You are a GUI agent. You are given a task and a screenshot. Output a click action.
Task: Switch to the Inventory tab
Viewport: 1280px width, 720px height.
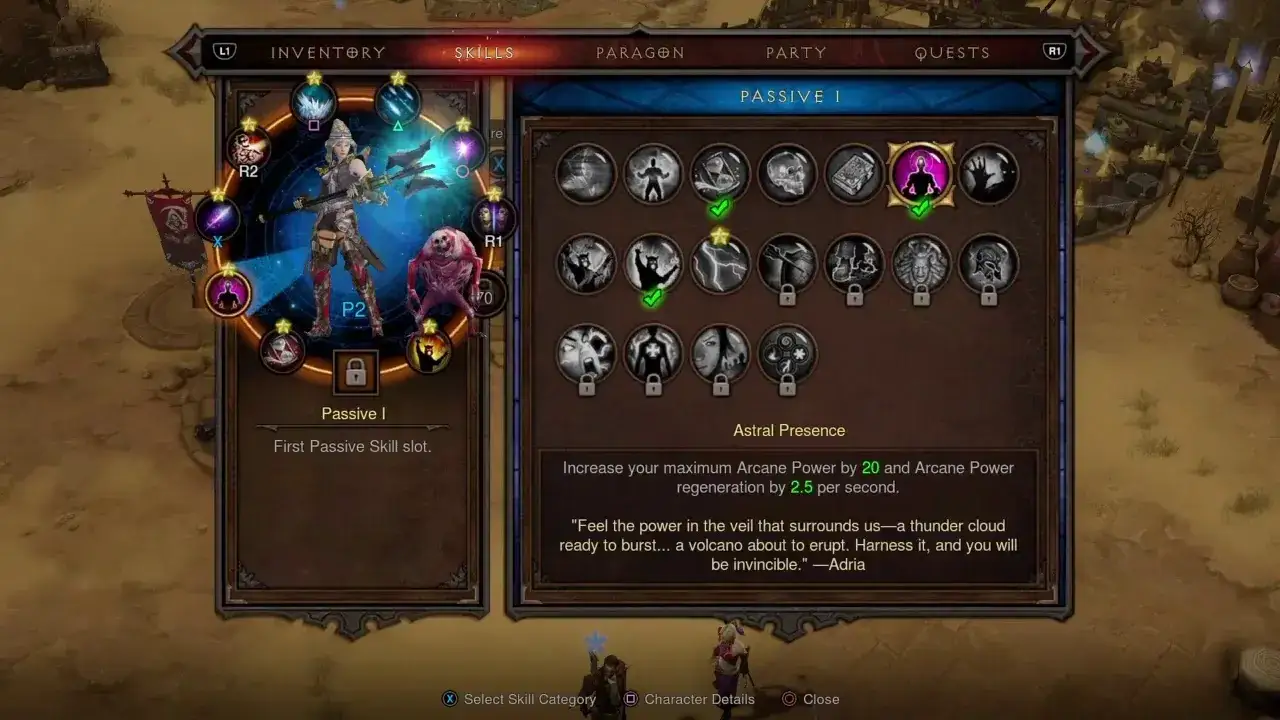(327, 52)
